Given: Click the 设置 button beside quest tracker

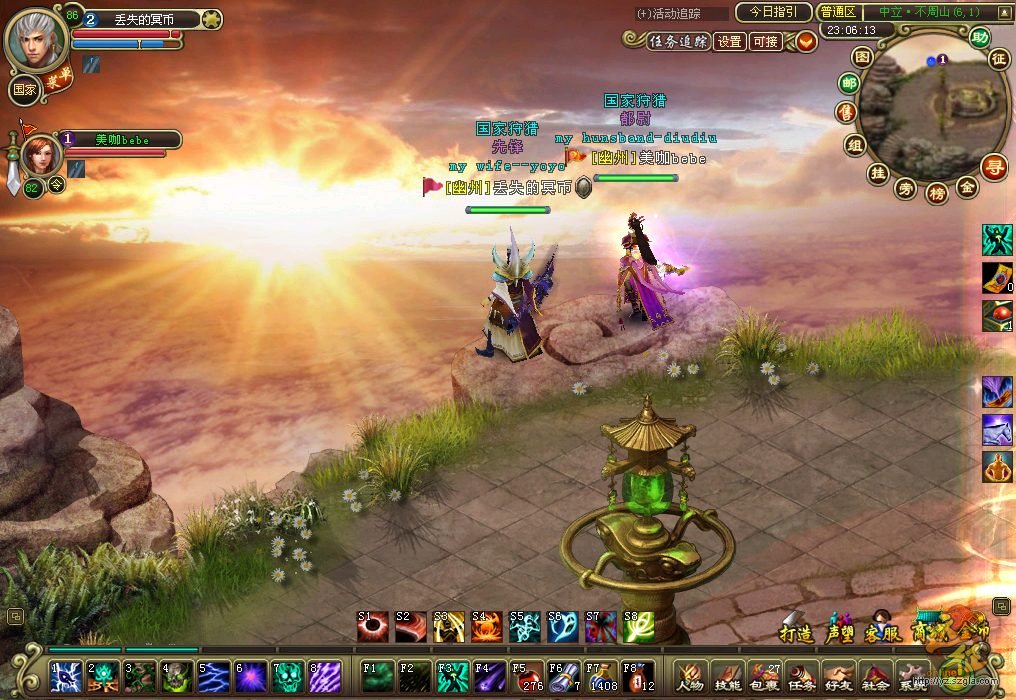Looking at the screenshot, I should (730, 42).
